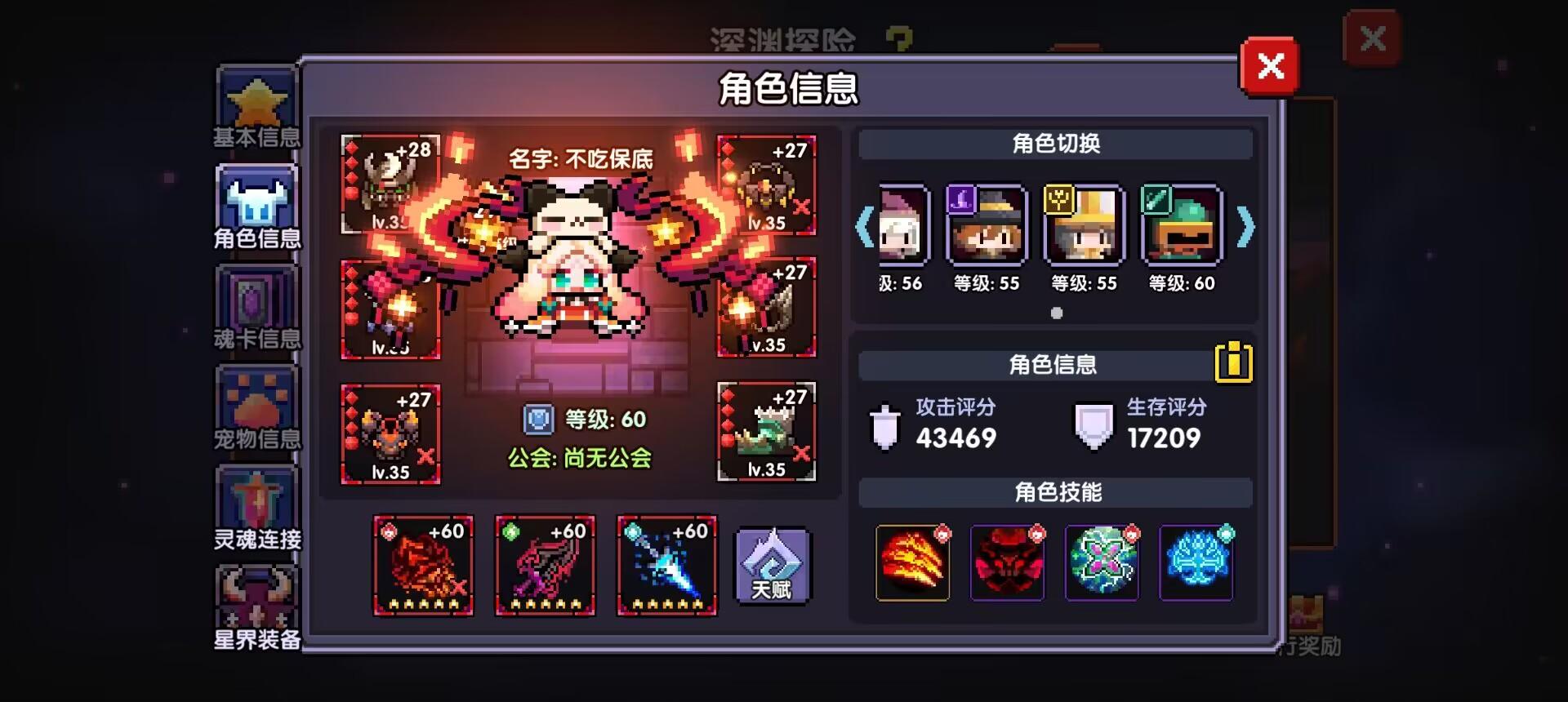Select the green flower skill icon
Image resolution: width=1568 pixels, height=702 pixels.
click(x=1102, y=564)
